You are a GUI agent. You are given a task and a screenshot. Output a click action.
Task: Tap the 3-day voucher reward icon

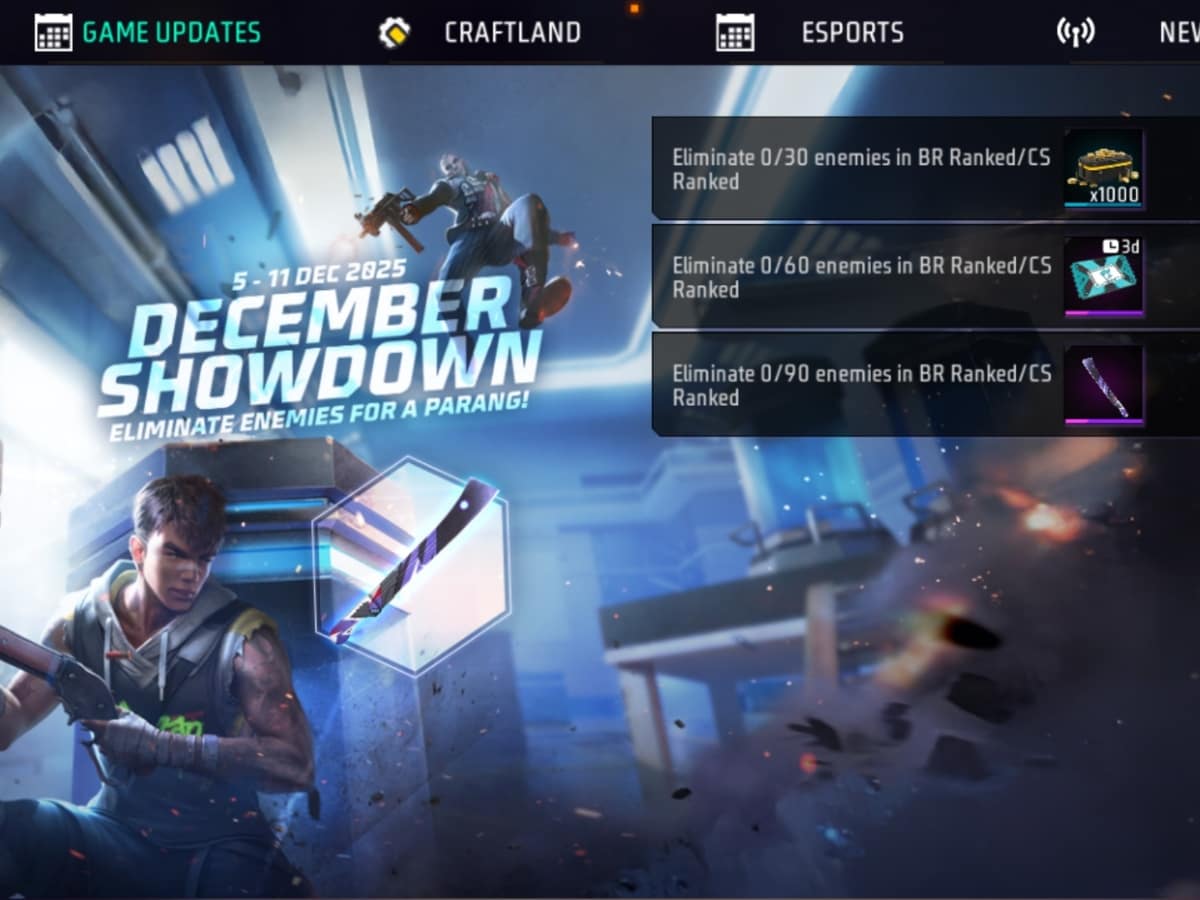(1104, 277)
